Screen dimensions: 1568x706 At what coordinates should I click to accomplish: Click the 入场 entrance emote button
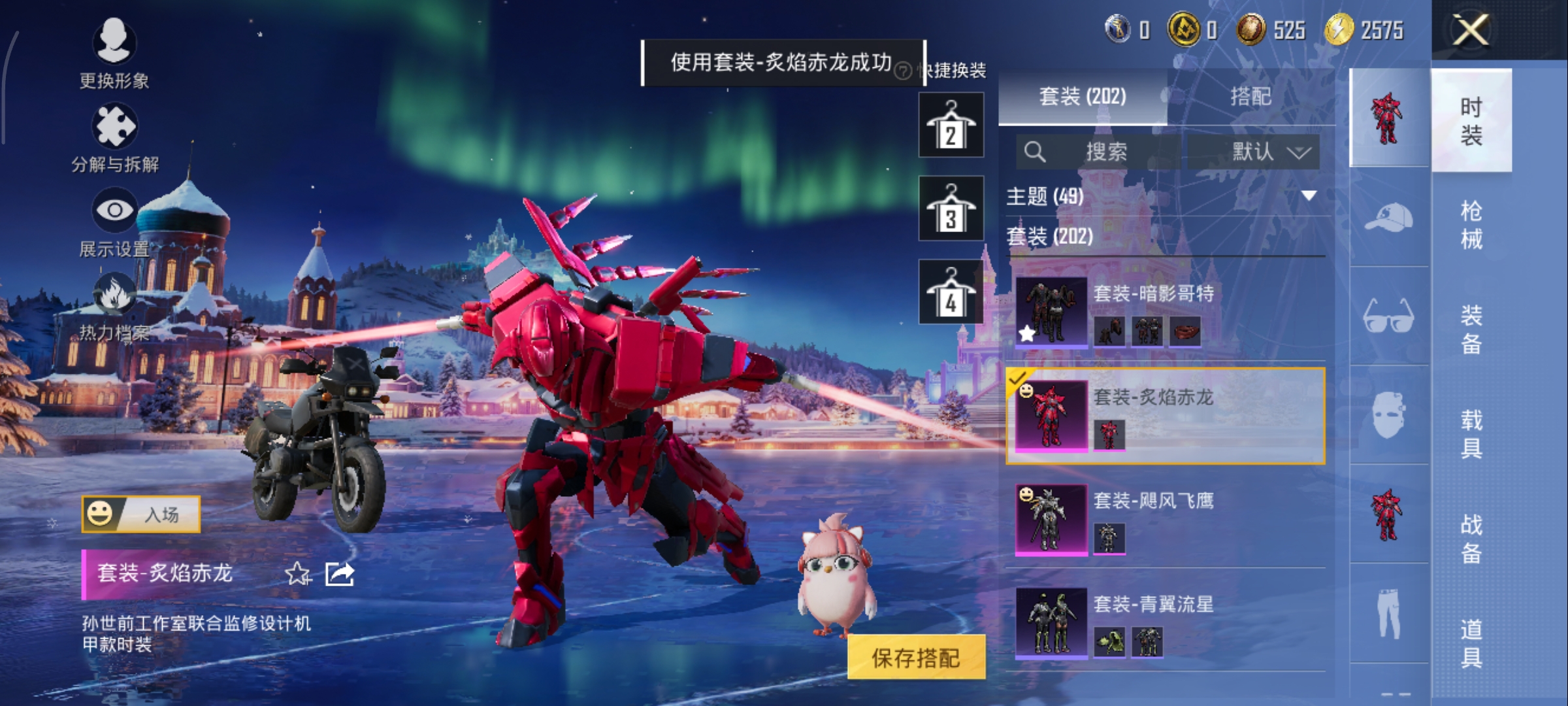point(141,514)
